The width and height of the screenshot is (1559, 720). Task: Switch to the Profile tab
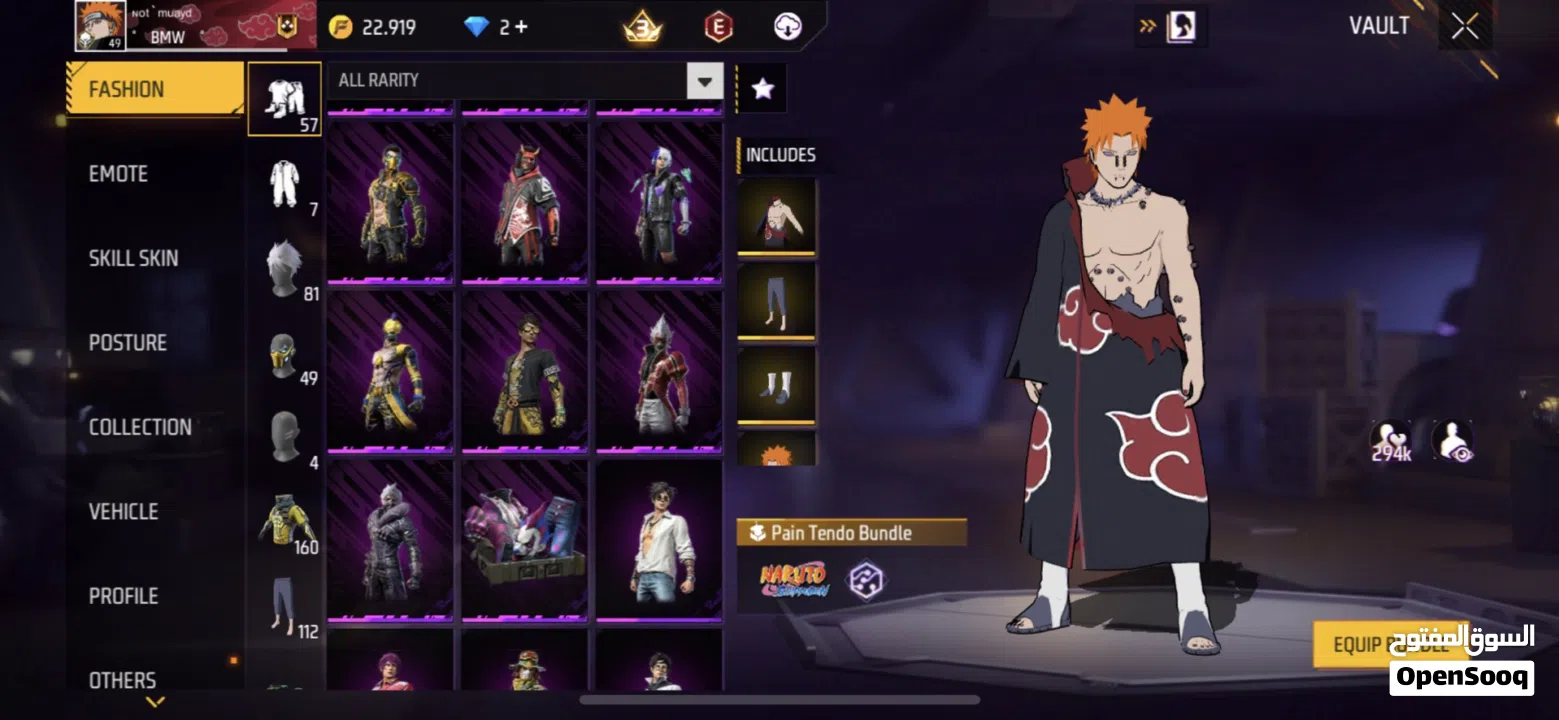(123, 596)
